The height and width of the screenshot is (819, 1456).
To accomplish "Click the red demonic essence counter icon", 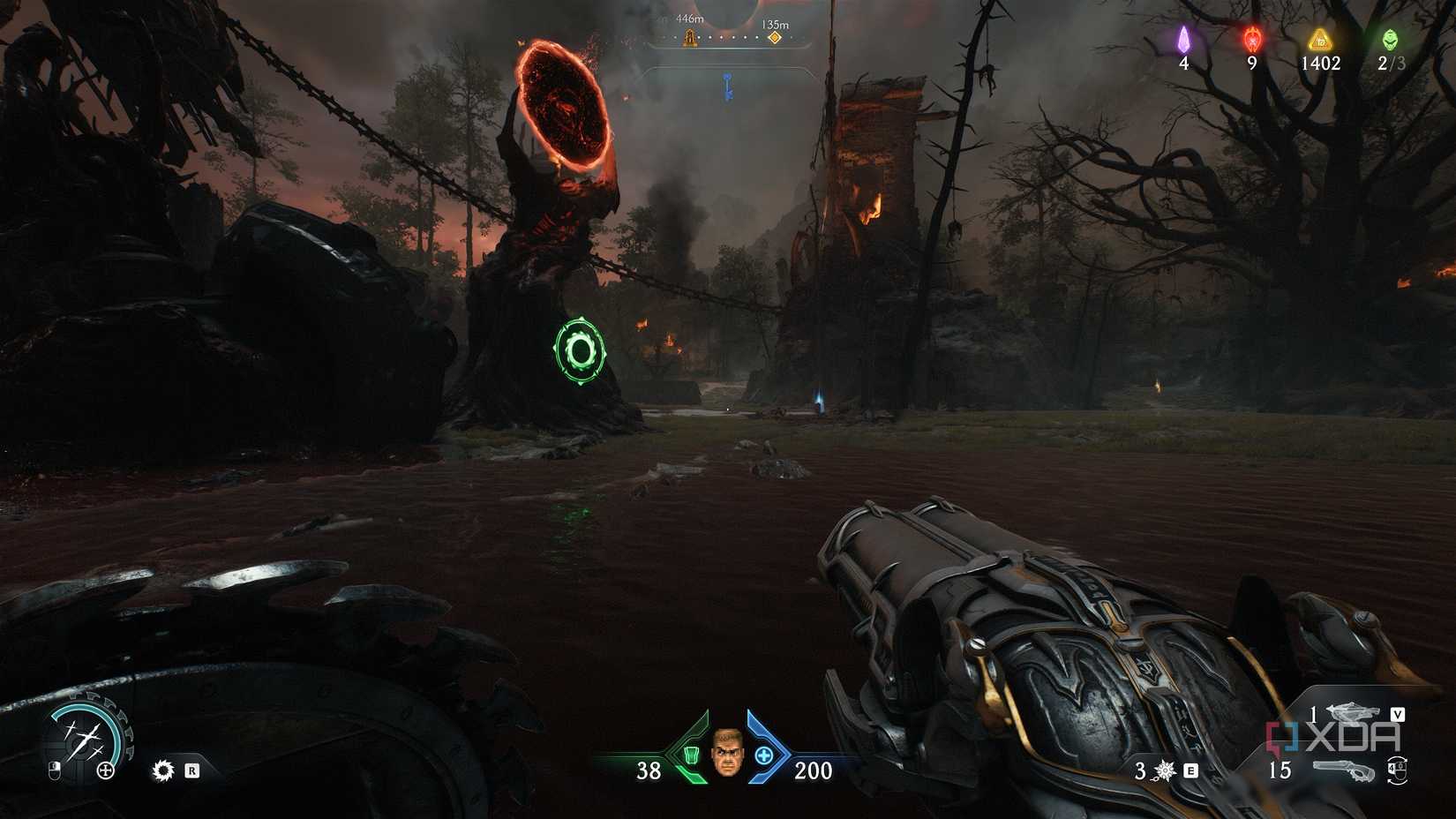I will [x=1250, y=40].
